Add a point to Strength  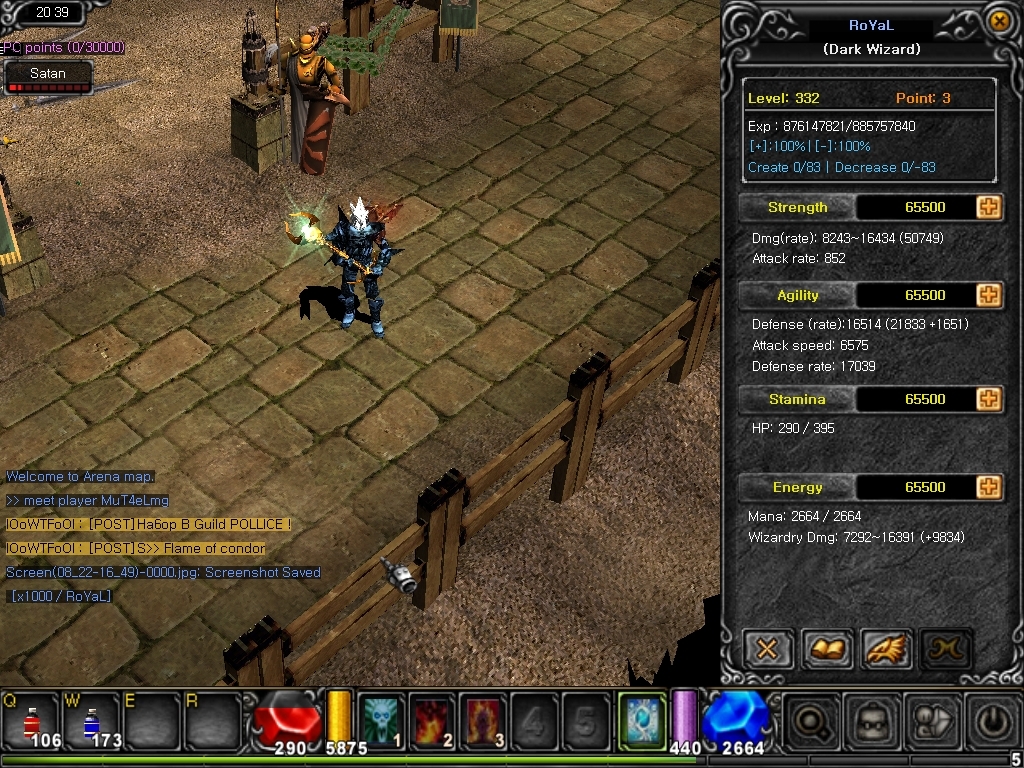coord(988,207)
